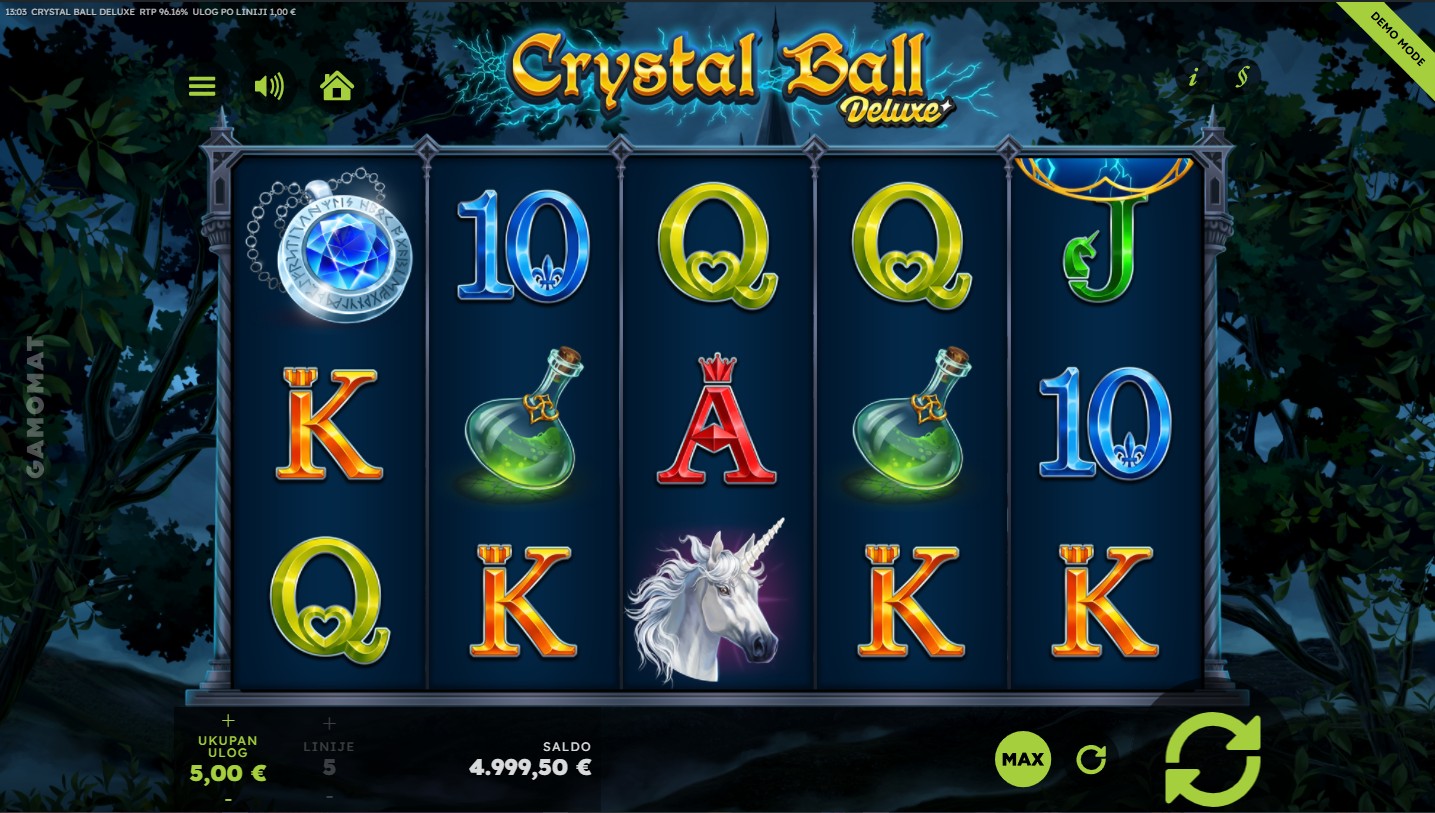1435x813 pixels.
Task: Spin the reels with the large green button
Action: [1213, 759]
